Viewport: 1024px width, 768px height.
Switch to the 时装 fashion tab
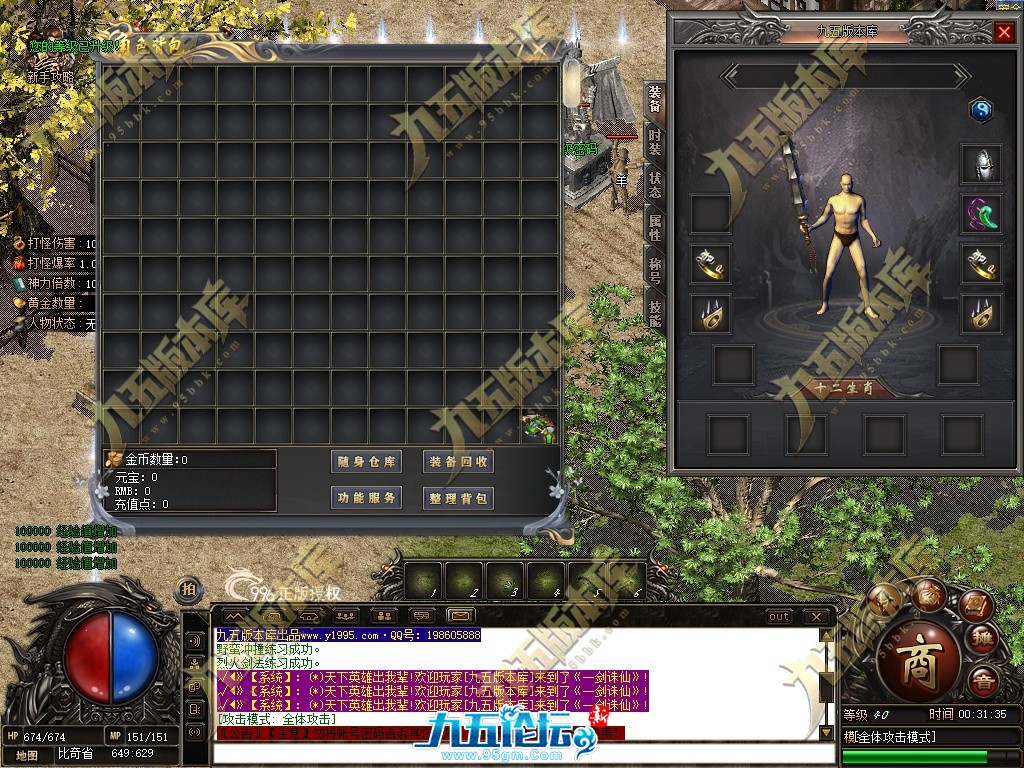coord(655,142)
